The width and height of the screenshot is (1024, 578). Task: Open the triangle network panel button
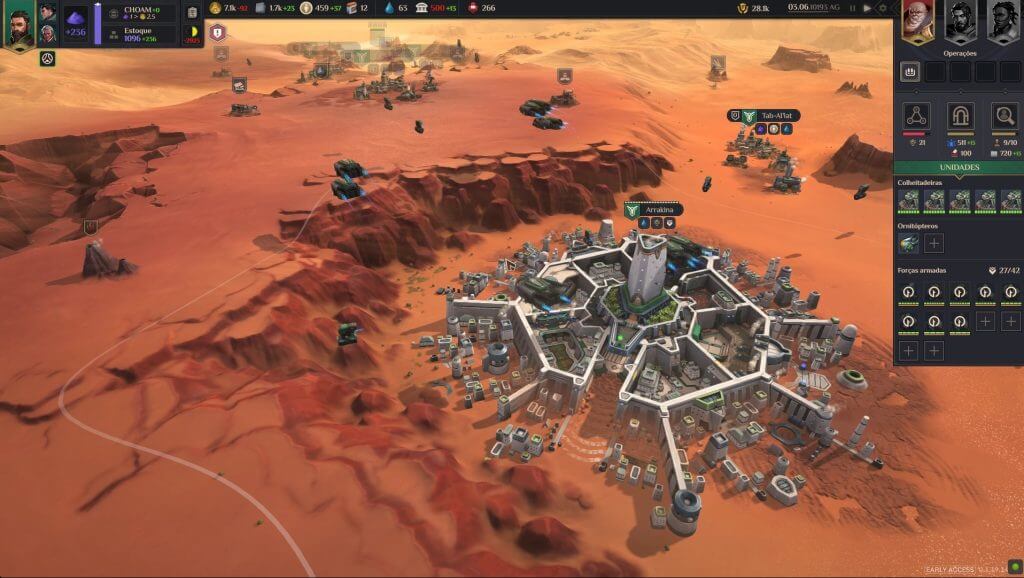coord(917,115)
